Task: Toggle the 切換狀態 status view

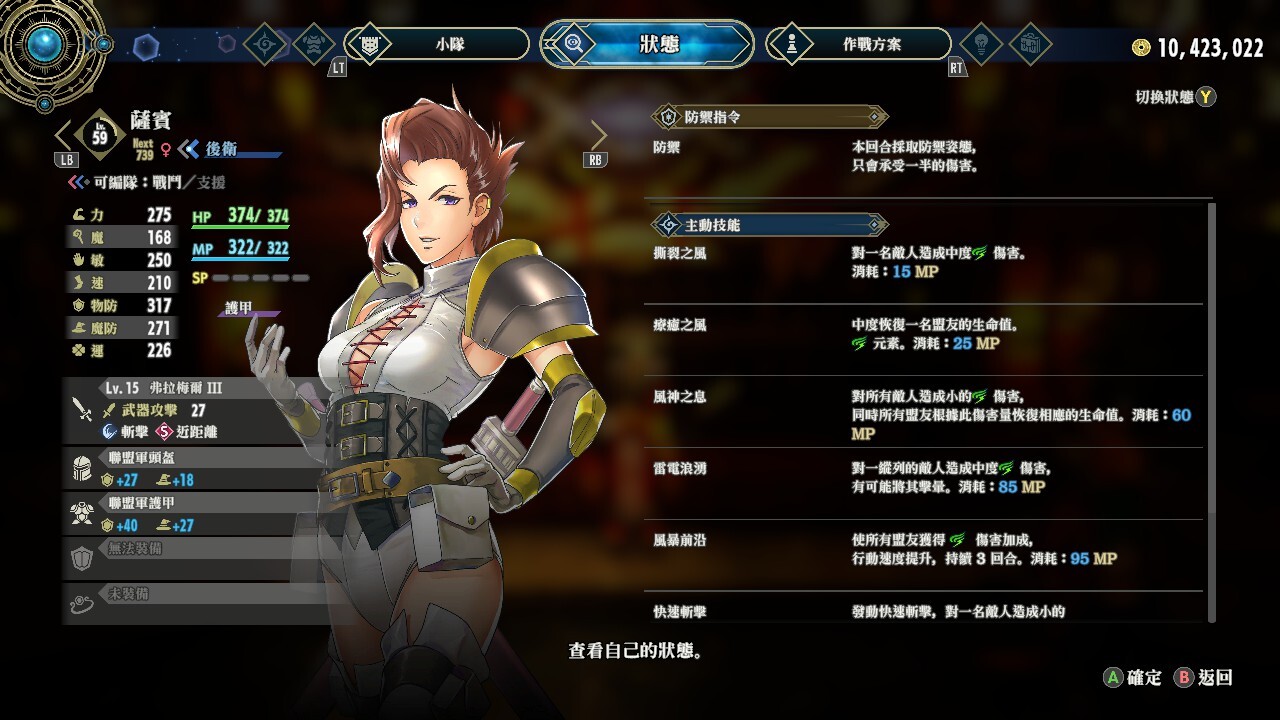Action: click(1176, 97)
